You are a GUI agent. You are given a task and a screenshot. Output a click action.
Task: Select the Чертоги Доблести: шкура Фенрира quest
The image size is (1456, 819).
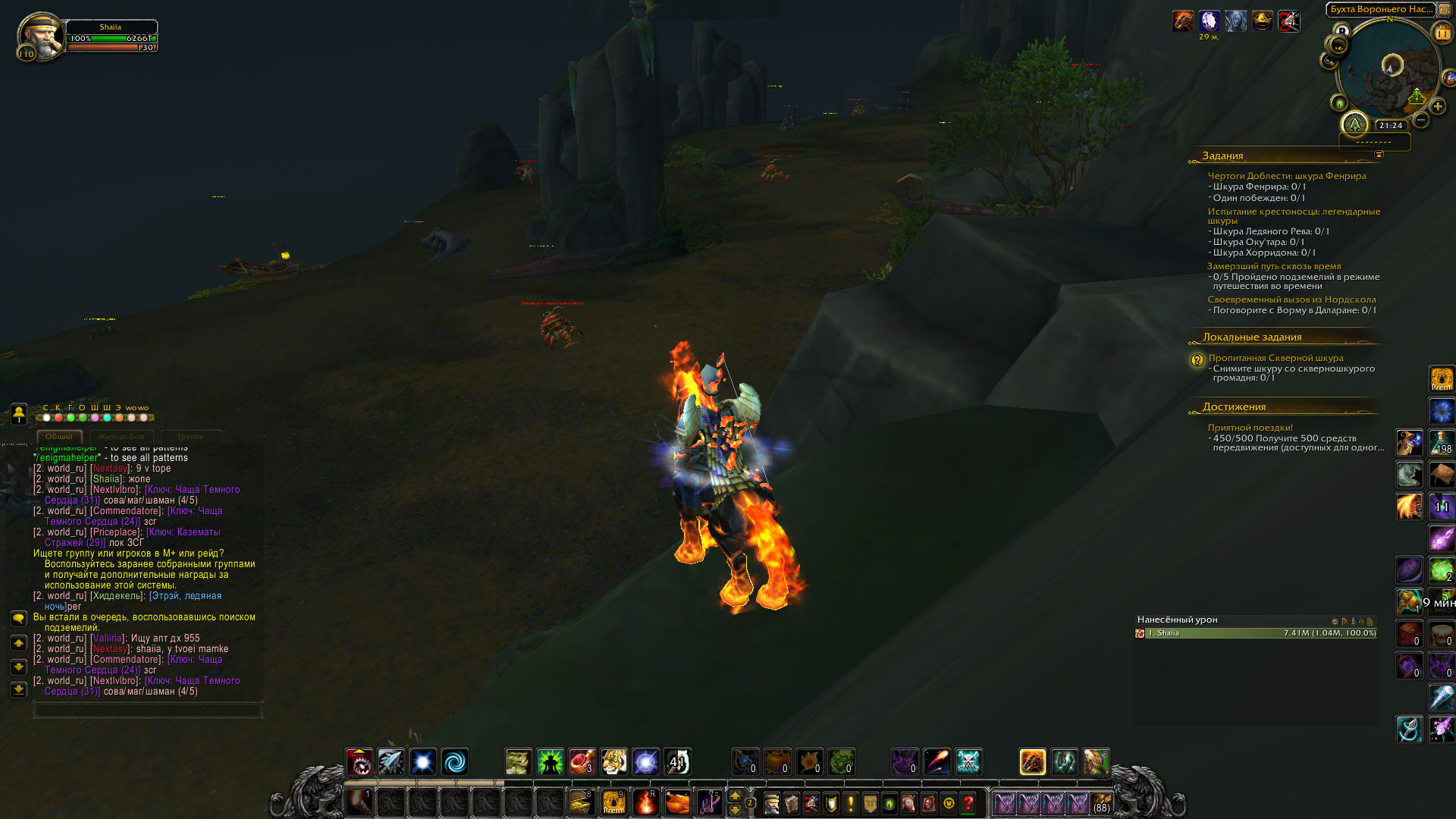tap(1286, 176)
